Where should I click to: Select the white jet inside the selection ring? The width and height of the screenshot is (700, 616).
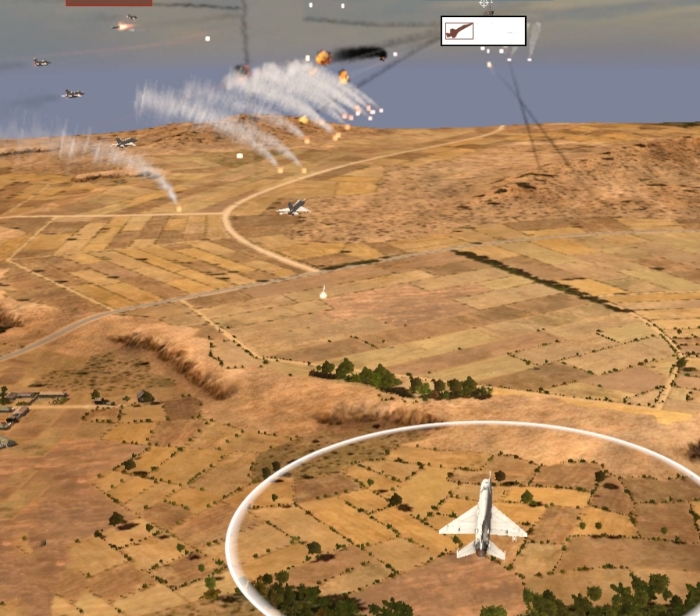coord(483,520)
